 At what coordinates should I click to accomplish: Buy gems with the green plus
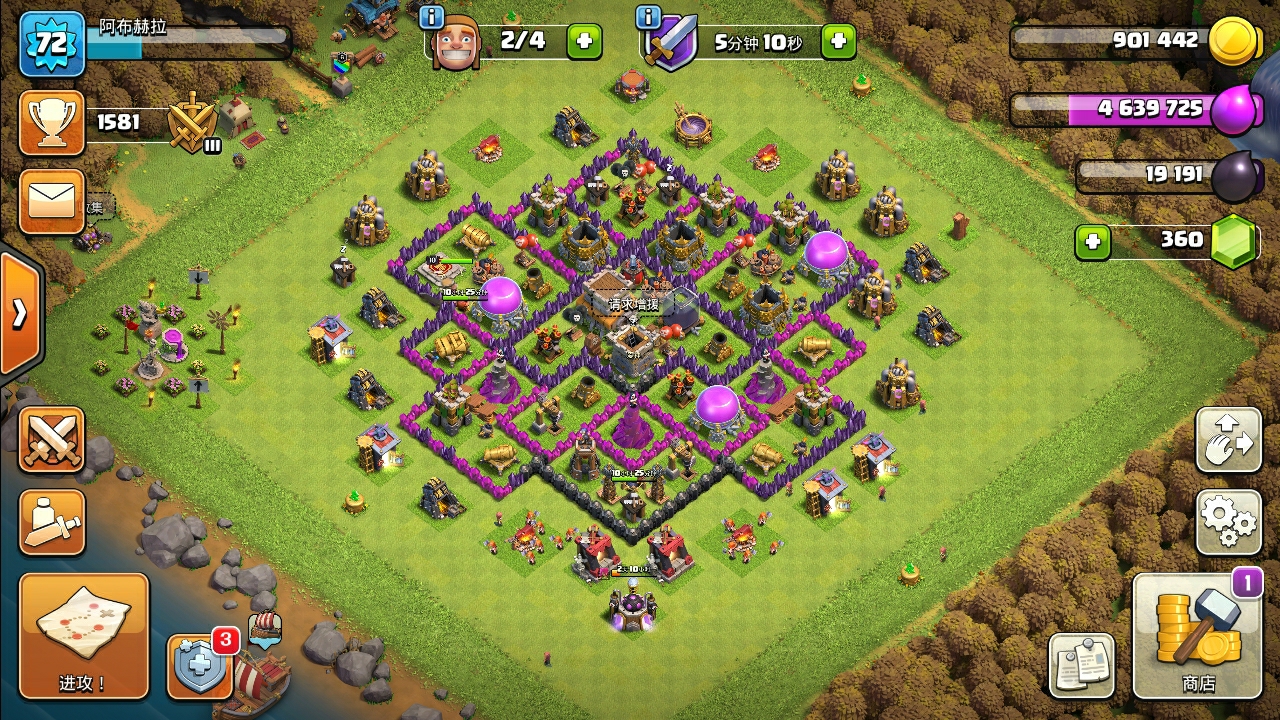tap(1093, 241)
